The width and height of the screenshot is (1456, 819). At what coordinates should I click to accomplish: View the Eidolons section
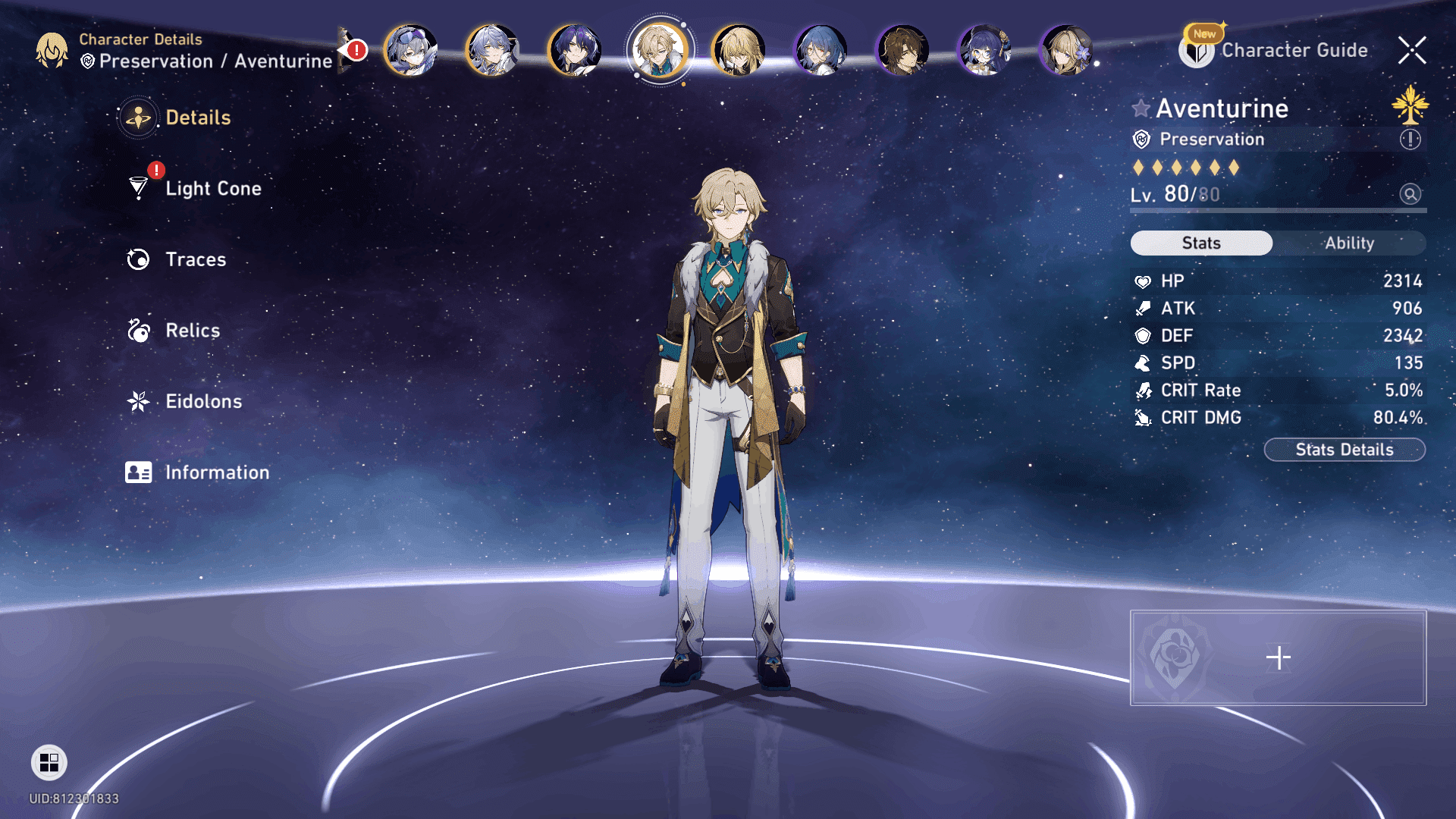203,401
